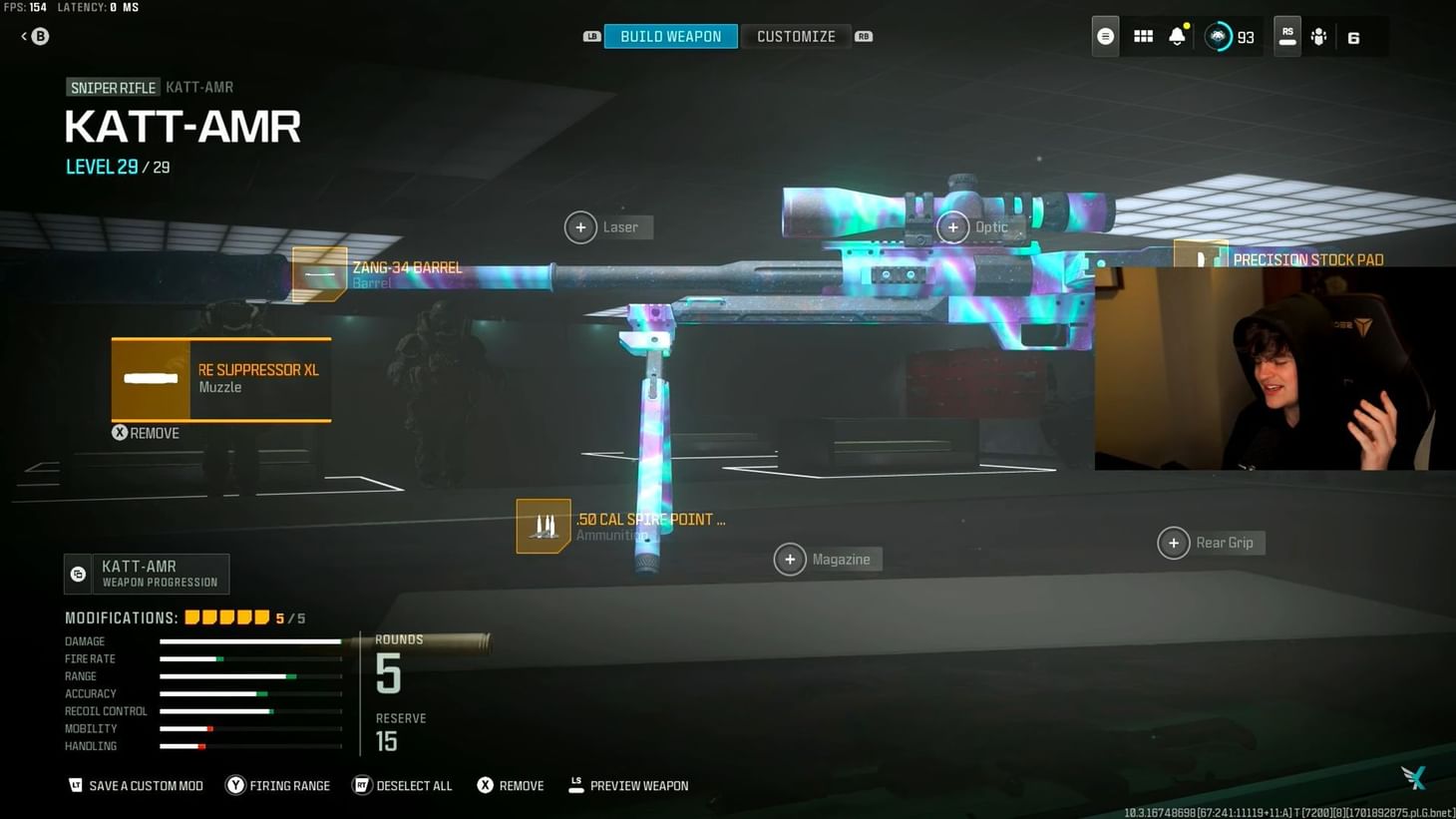1456x819 pixels.
Task: Remove the equipped muzzle attachment
Action: click(x=146, y=432)
